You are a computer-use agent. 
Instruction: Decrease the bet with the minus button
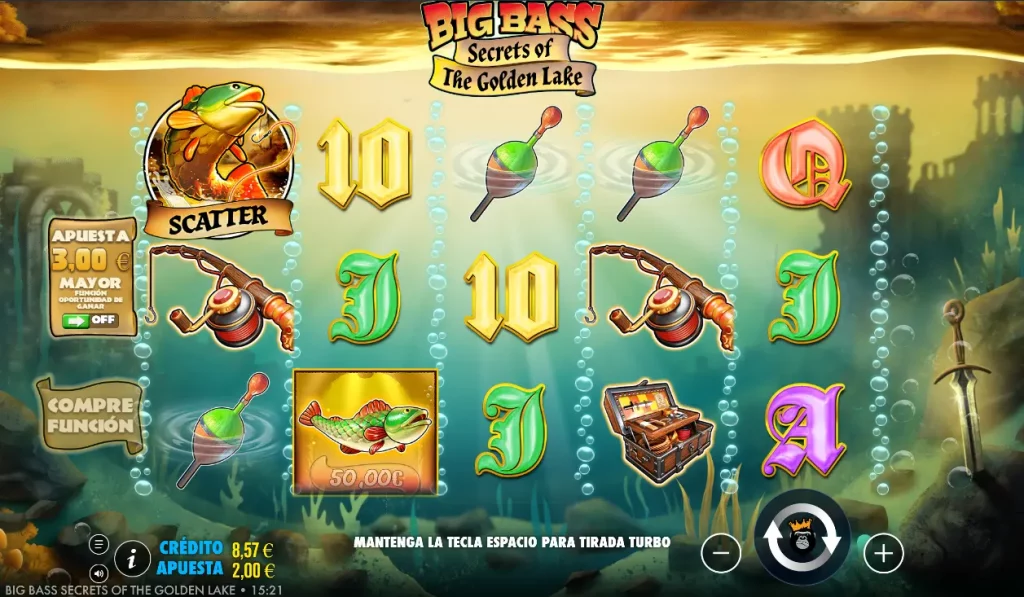(721, 552)
